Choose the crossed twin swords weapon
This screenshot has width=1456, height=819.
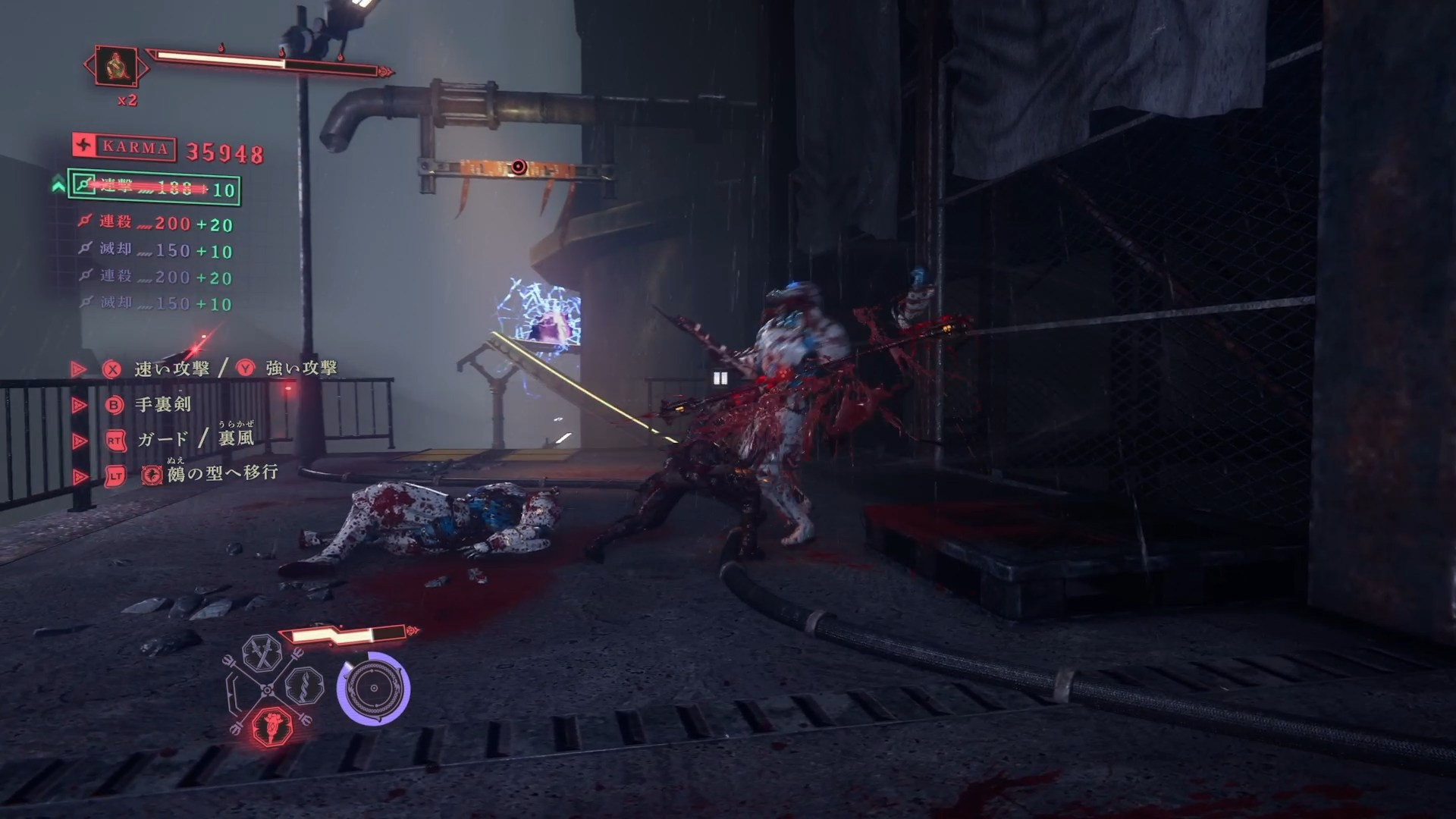pos(262,654)
